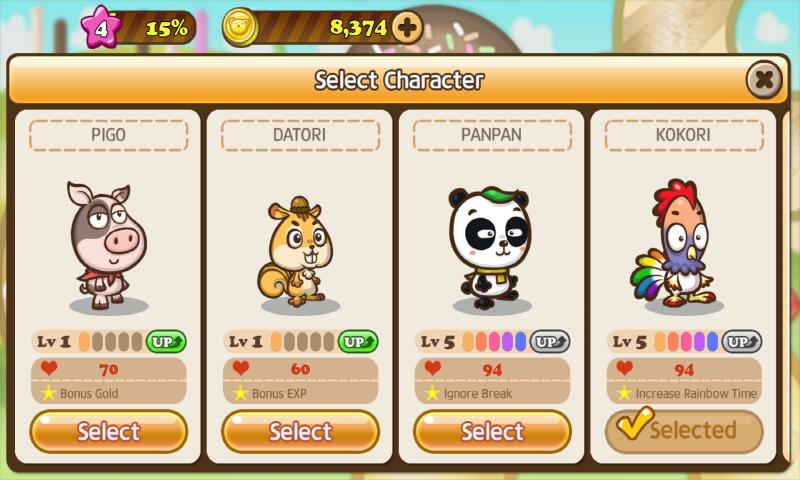This screenshot has height=480, width=800.
Task: Level up DATORI using its UP button
Action: [x=357, y=342]
